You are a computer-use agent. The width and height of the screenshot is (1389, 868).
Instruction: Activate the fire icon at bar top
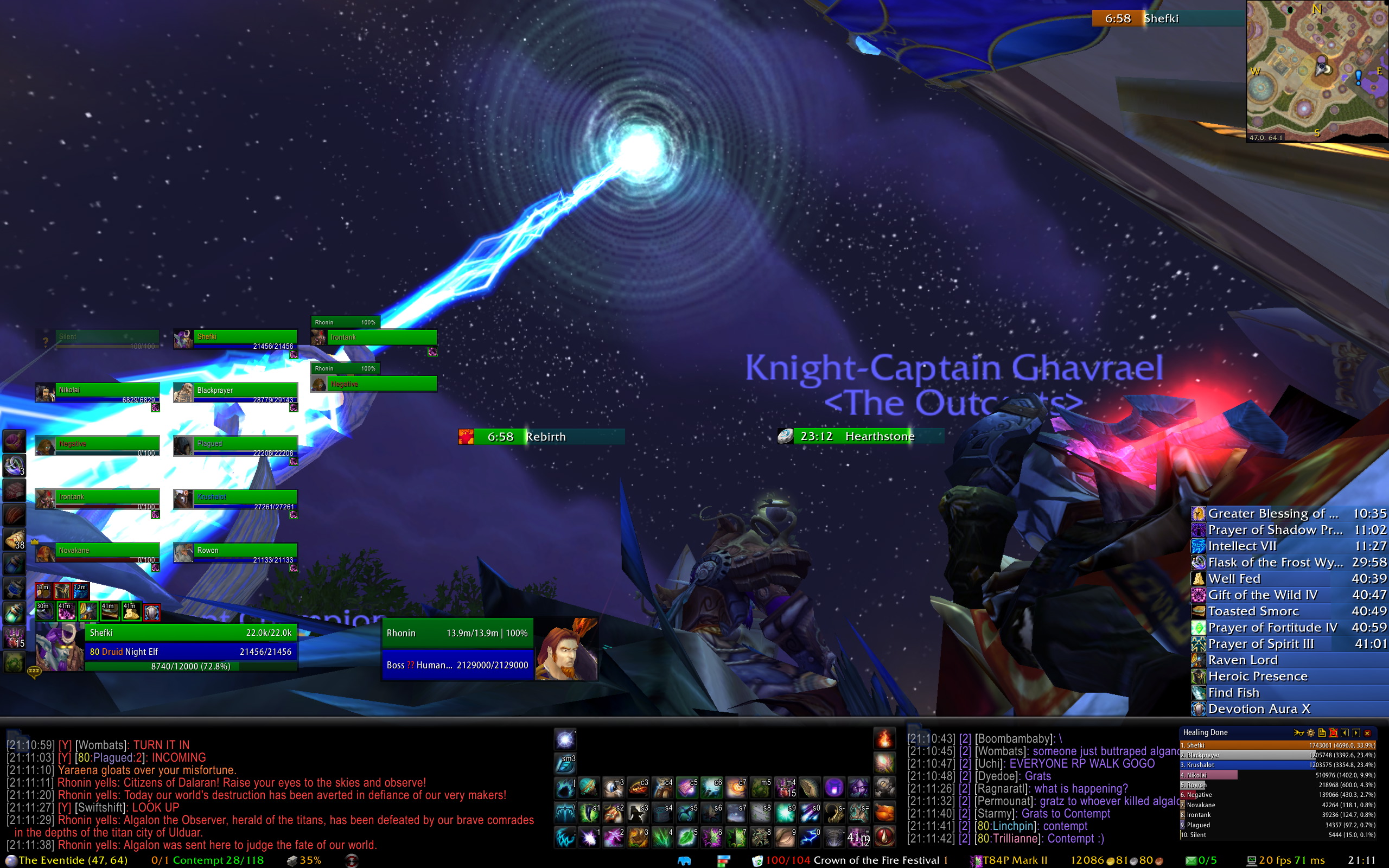(x=884, y=739)
